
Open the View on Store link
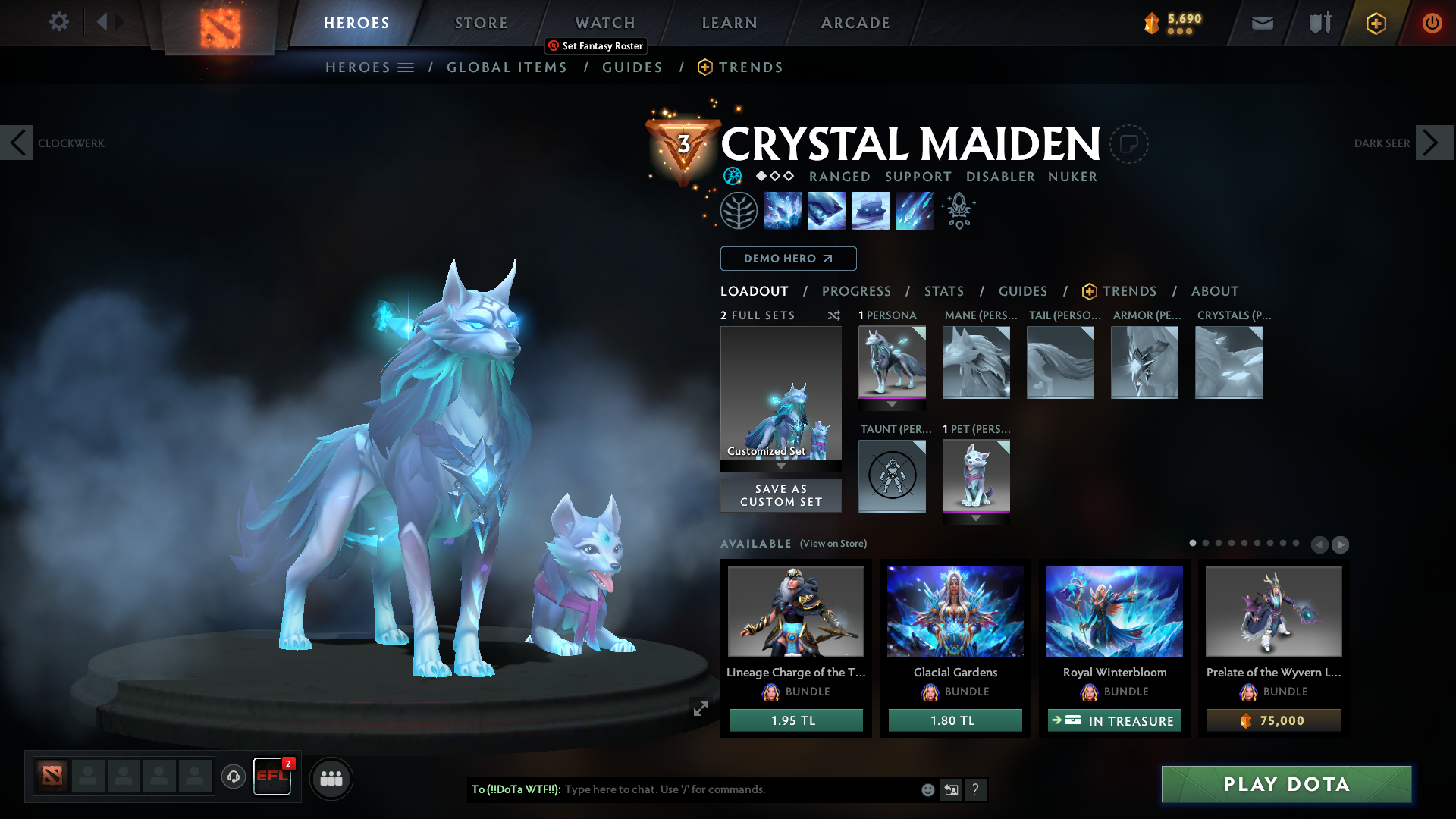(832, 544)
